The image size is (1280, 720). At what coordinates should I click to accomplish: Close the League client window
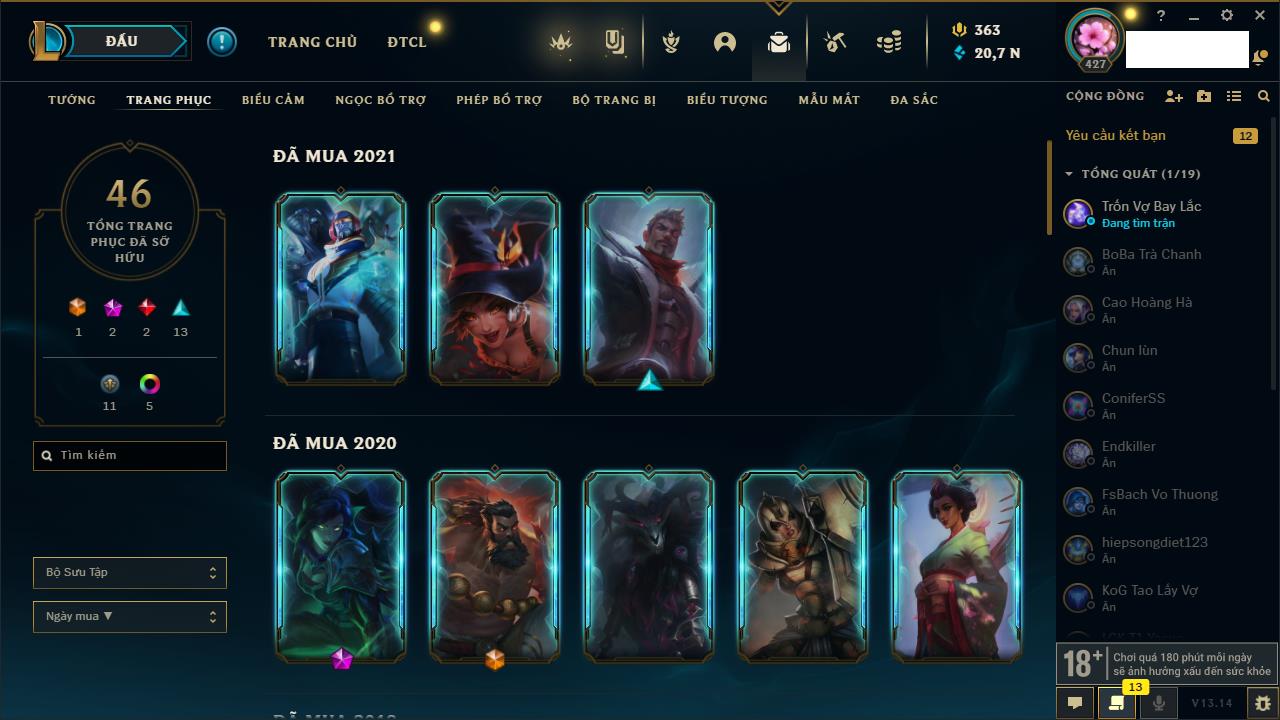tap(1260, 16)
